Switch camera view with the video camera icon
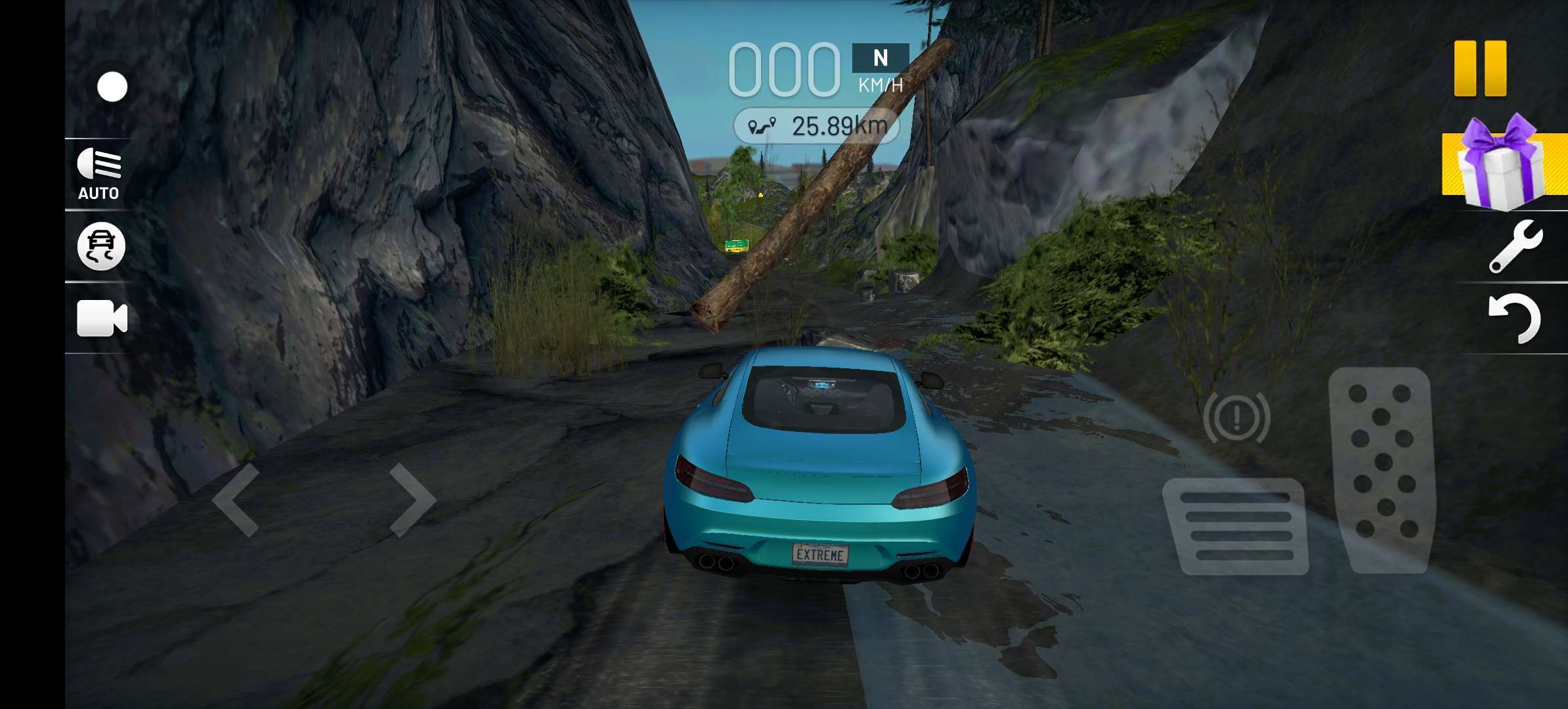Image resolution: width=1568 pixels, height=709 pixels. (102, 318)
